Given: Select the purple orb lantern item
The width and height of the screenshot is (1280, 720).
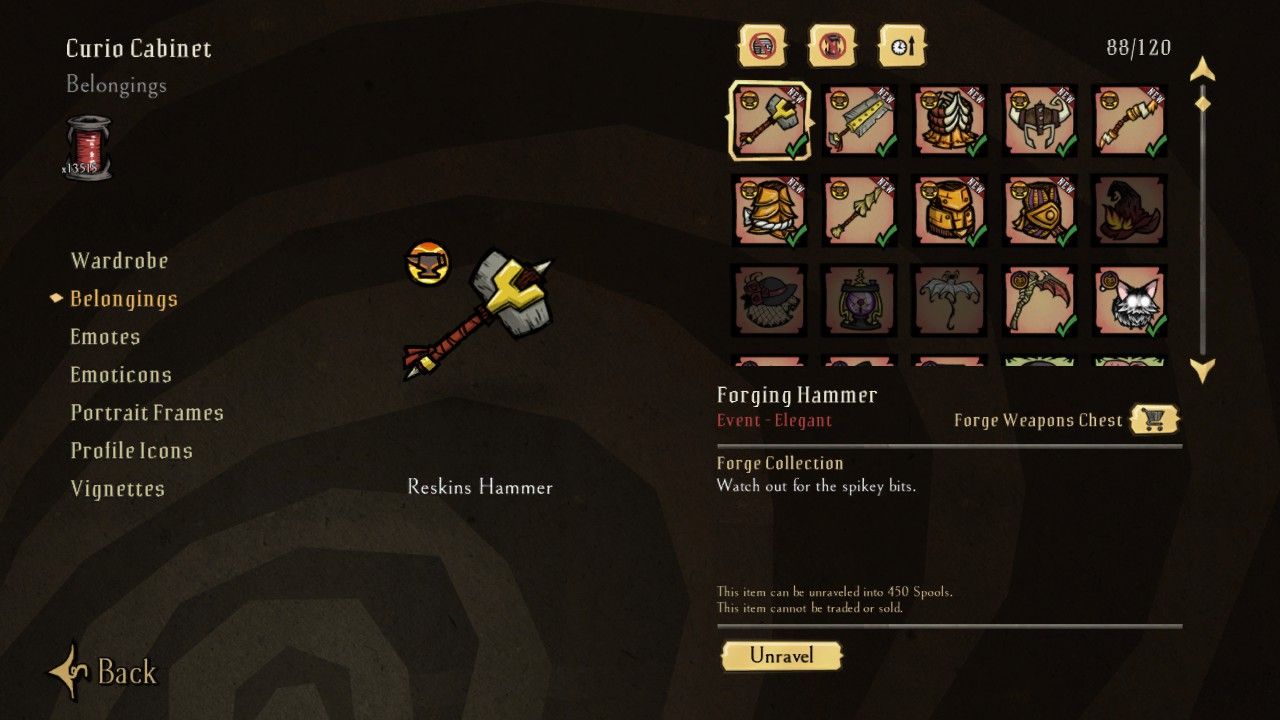Looking at the screenshot, I should click(859, 300).
